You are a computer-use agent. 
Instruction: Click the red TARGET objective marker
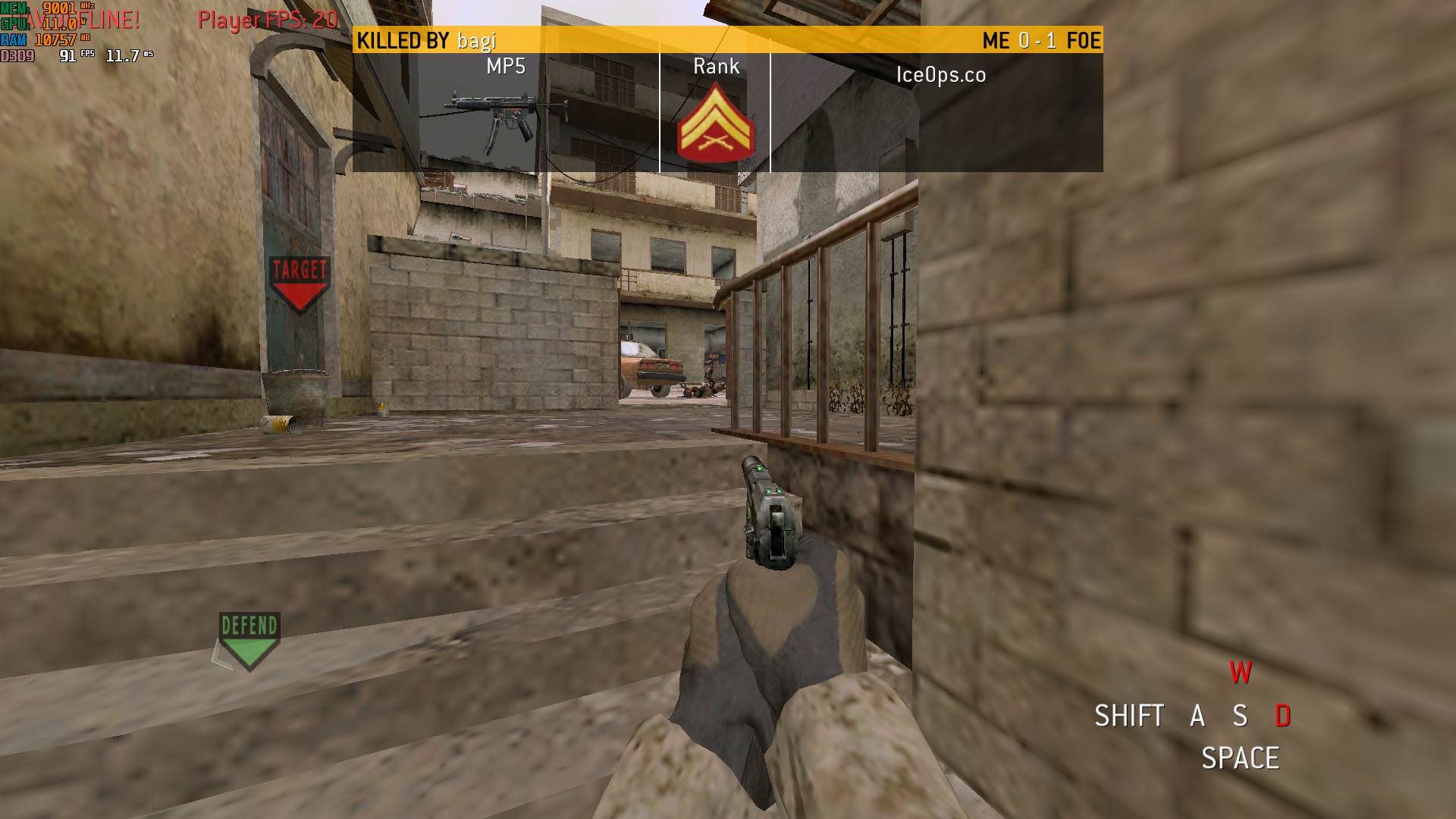[x=299, y=284]
